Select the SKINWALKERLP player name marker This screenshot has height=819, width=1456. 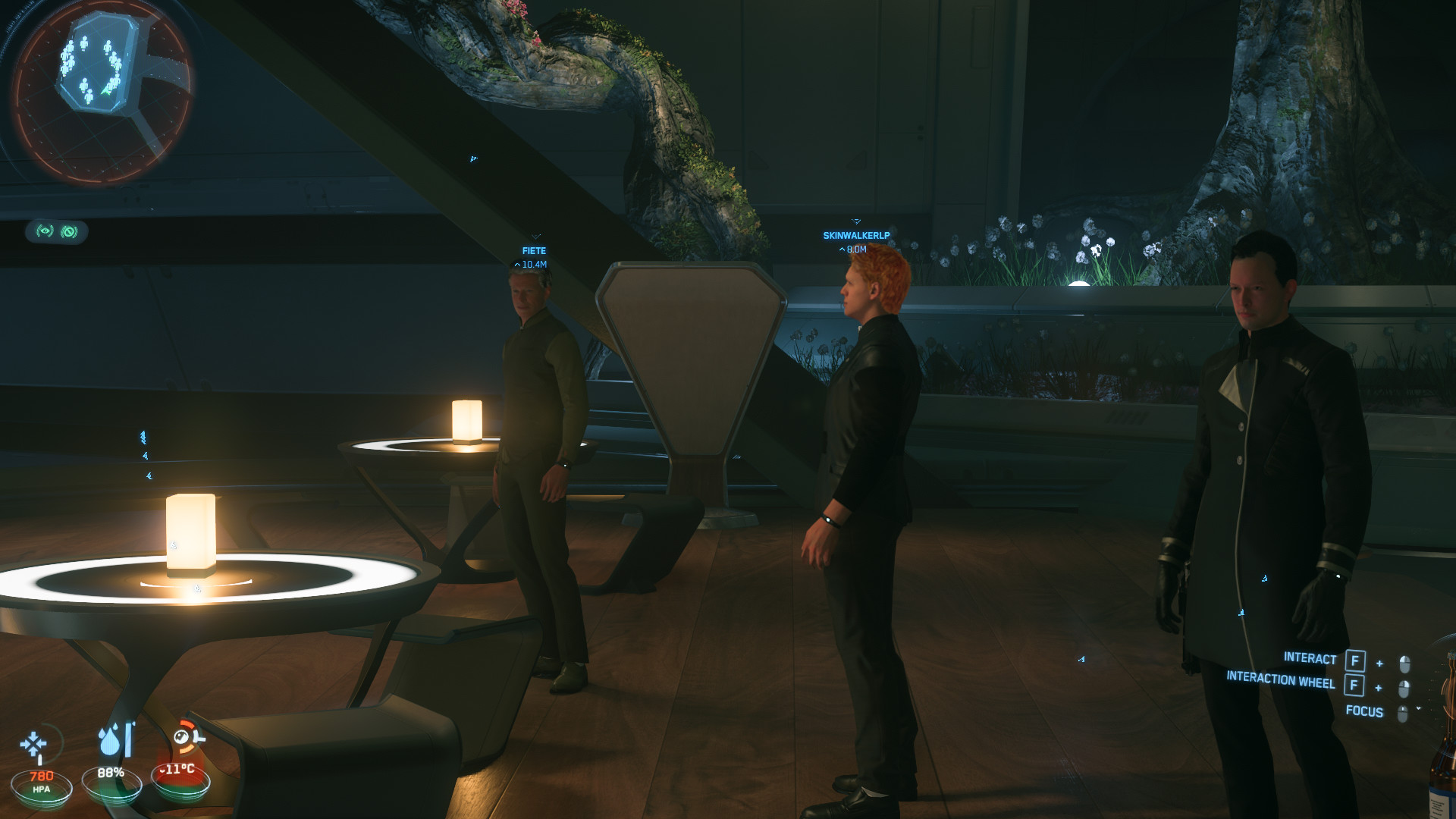click(x=856, y=236)
